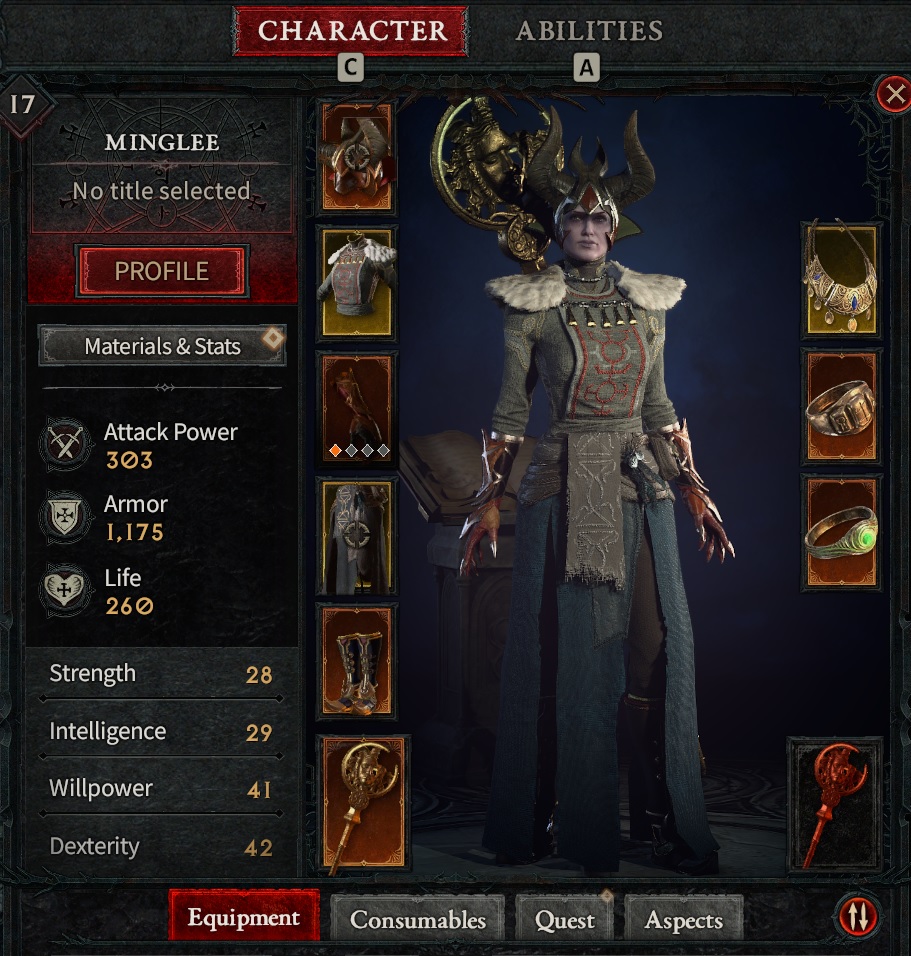The image size is (911, 956).
Task: Show the Consumables inventory tab
Action: [x=418, y=919]
